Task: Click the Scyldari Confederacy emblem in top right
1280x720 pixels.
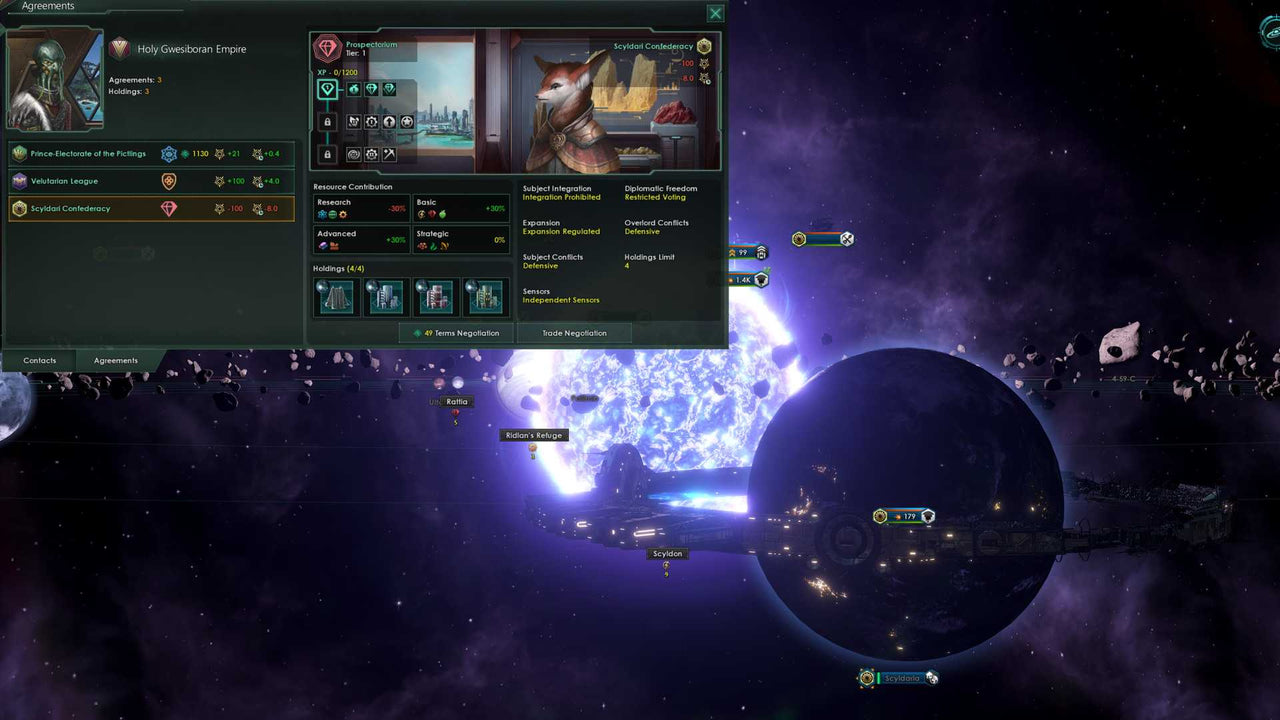Action: pyautogui.click(x=704, y=46)
